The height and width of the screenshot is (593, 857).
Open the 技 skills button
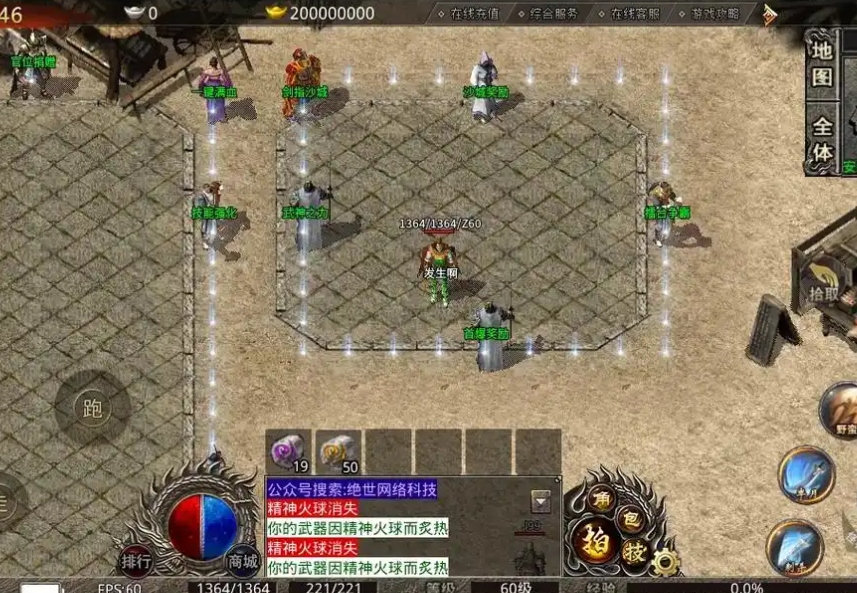pos(634,552)
